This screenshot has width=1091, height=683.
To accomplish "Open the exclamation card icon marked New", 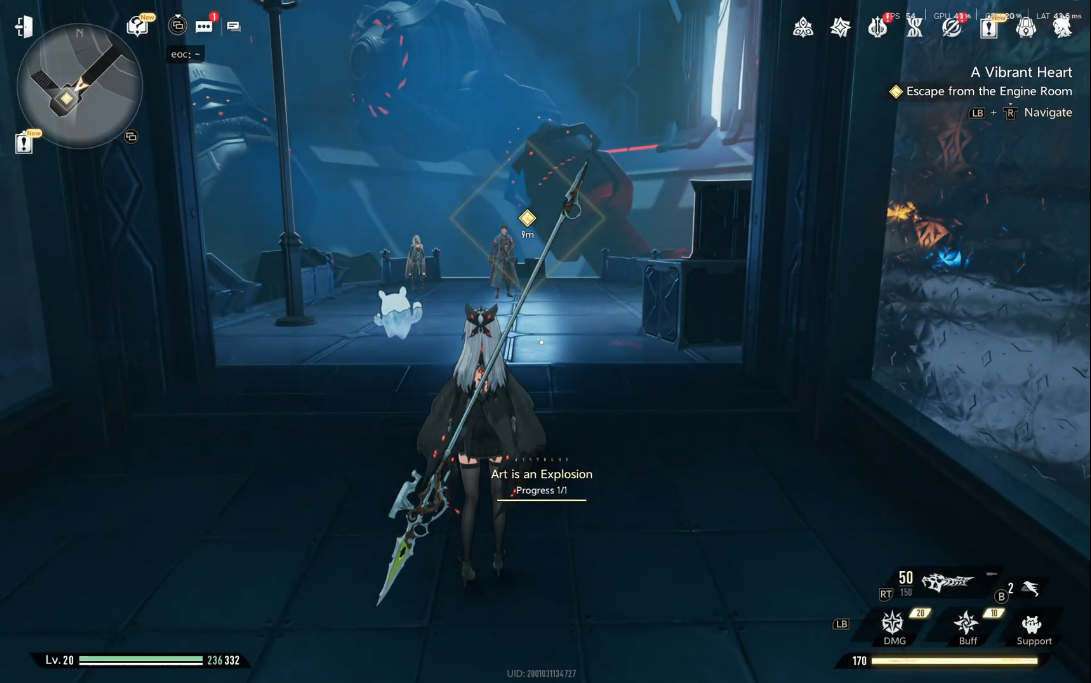I will pos(989,27).
